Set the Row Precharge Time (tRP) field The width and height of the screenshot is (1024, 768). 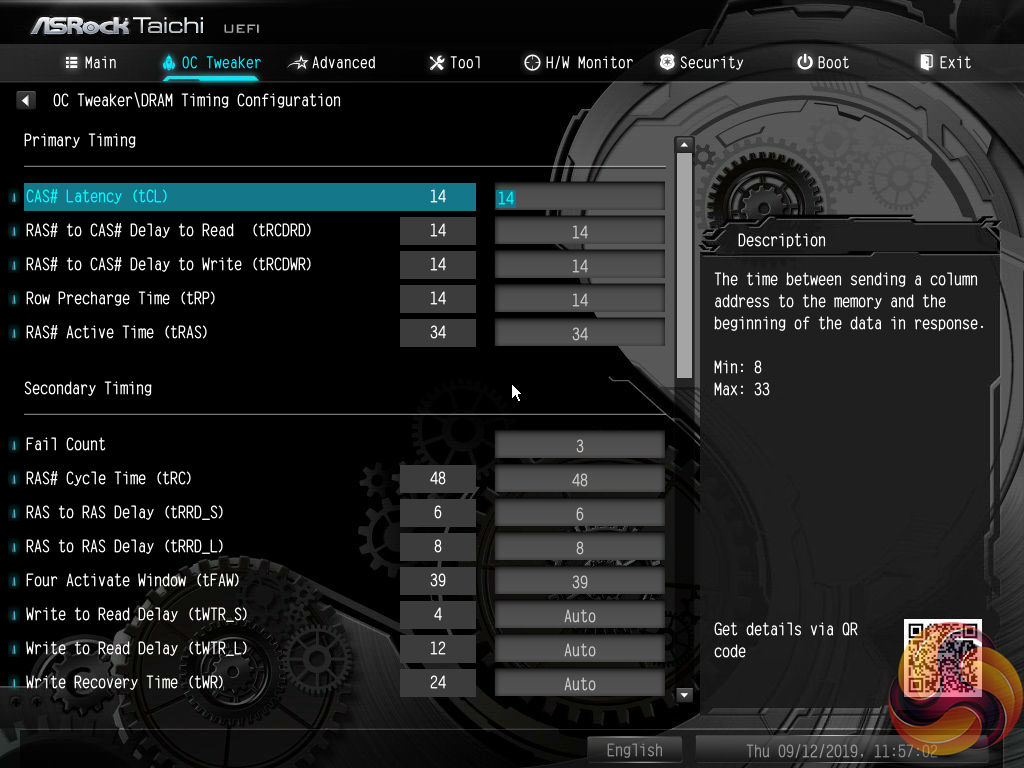pos(580,300)
